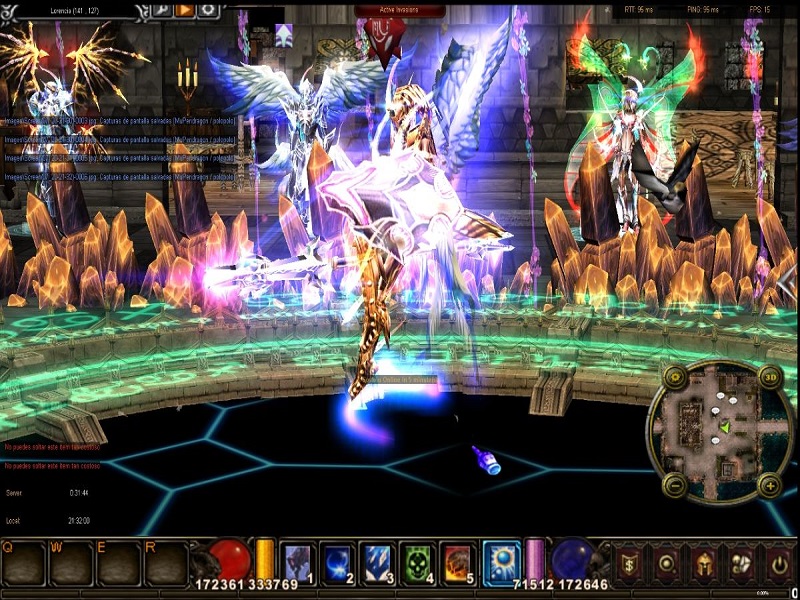Use the blue orb skill in slot 2

[x=337, y=561]
